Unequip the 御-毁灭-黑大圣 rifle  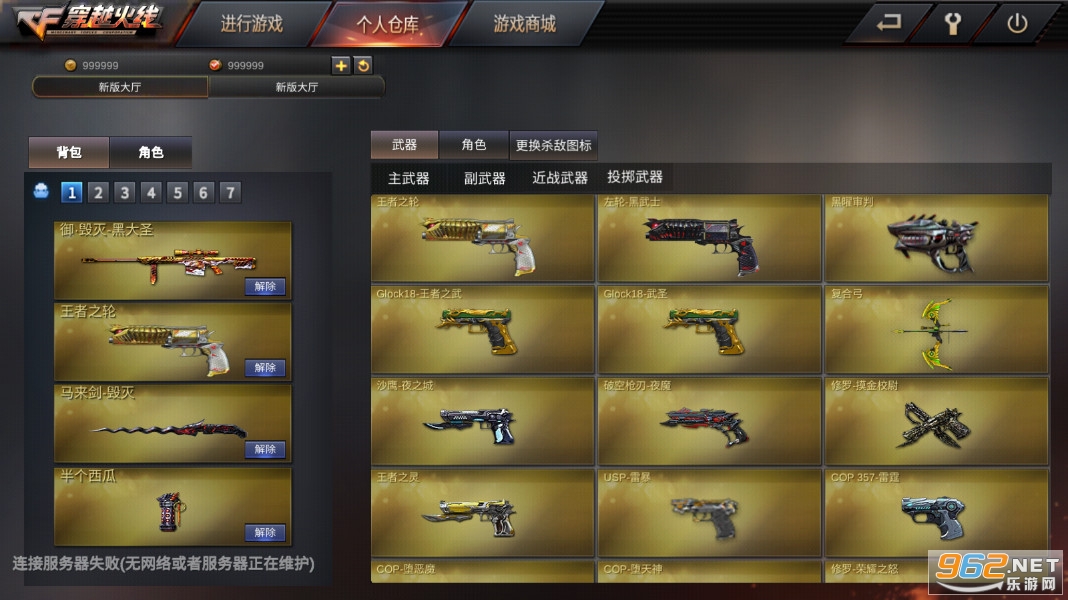pos(265,287)
